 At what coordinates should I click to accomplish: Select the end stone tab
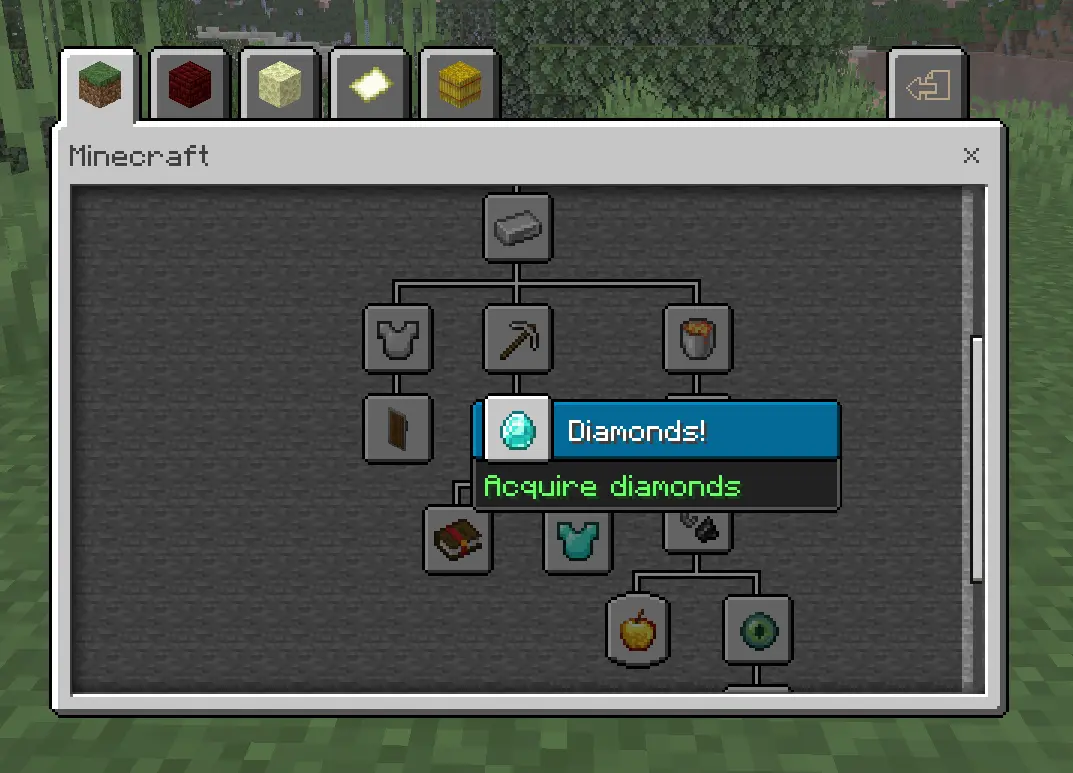click(280, 87)
